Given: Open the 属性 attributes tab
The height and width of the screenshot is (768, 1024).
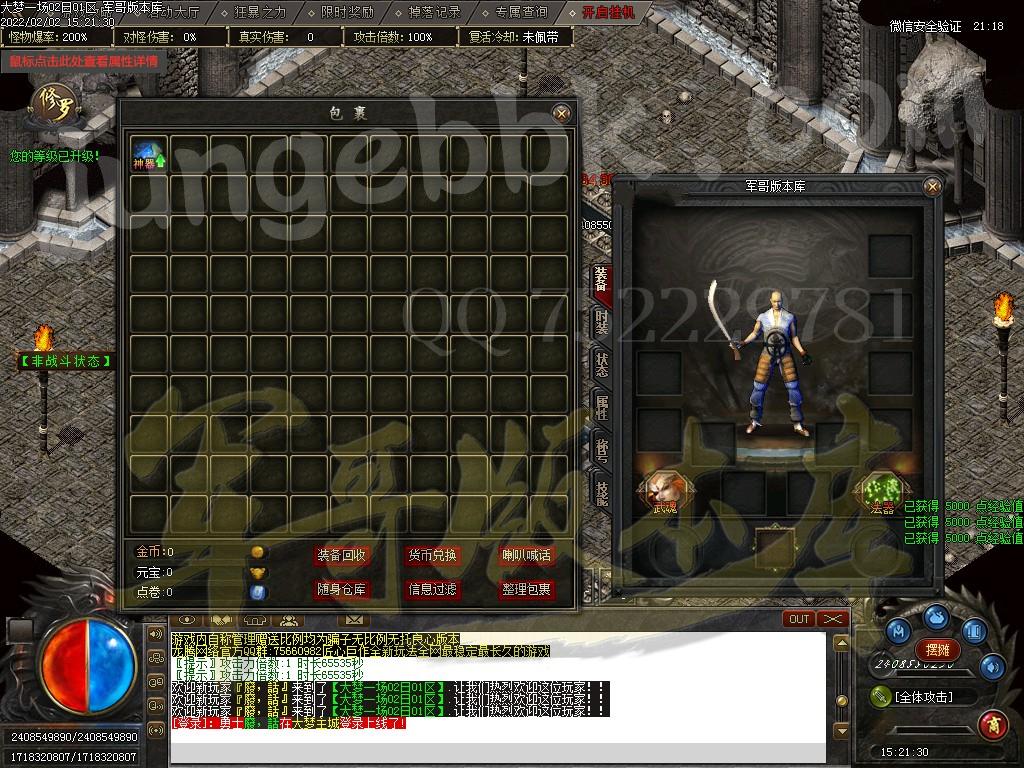Looking at the screenshot, I should 601,407.
